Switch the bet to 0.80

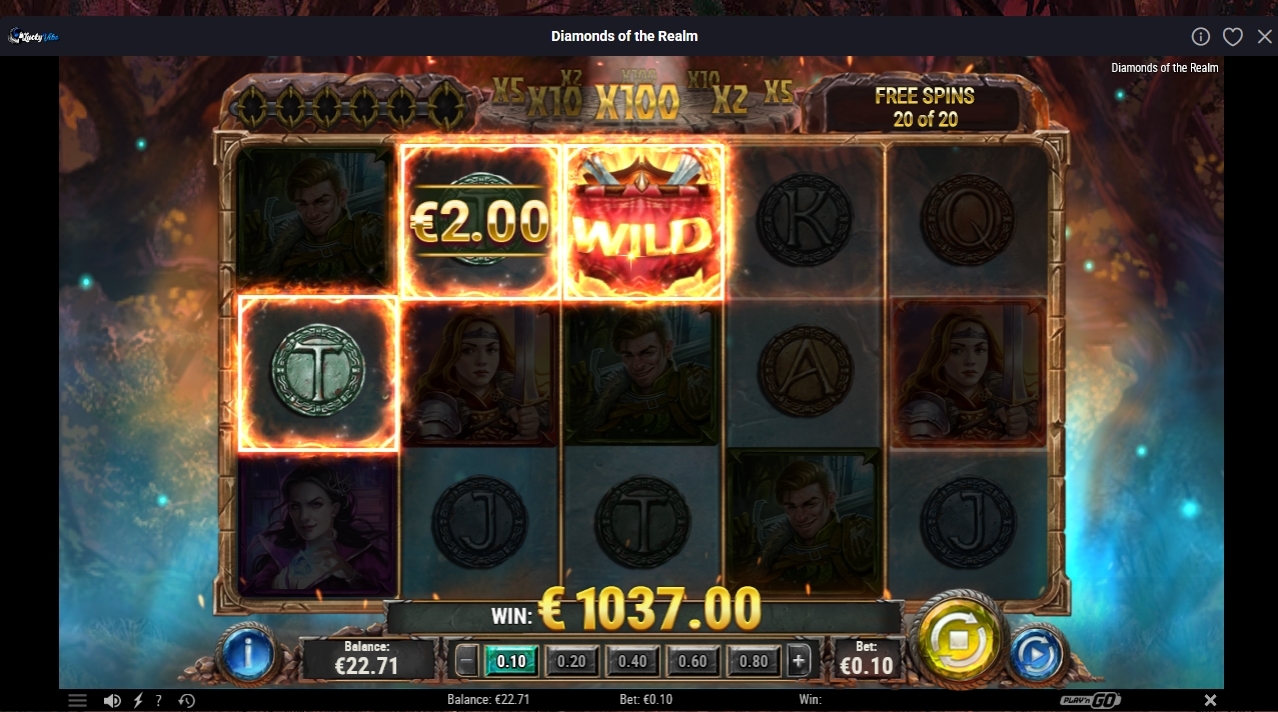tap(754, 661)
